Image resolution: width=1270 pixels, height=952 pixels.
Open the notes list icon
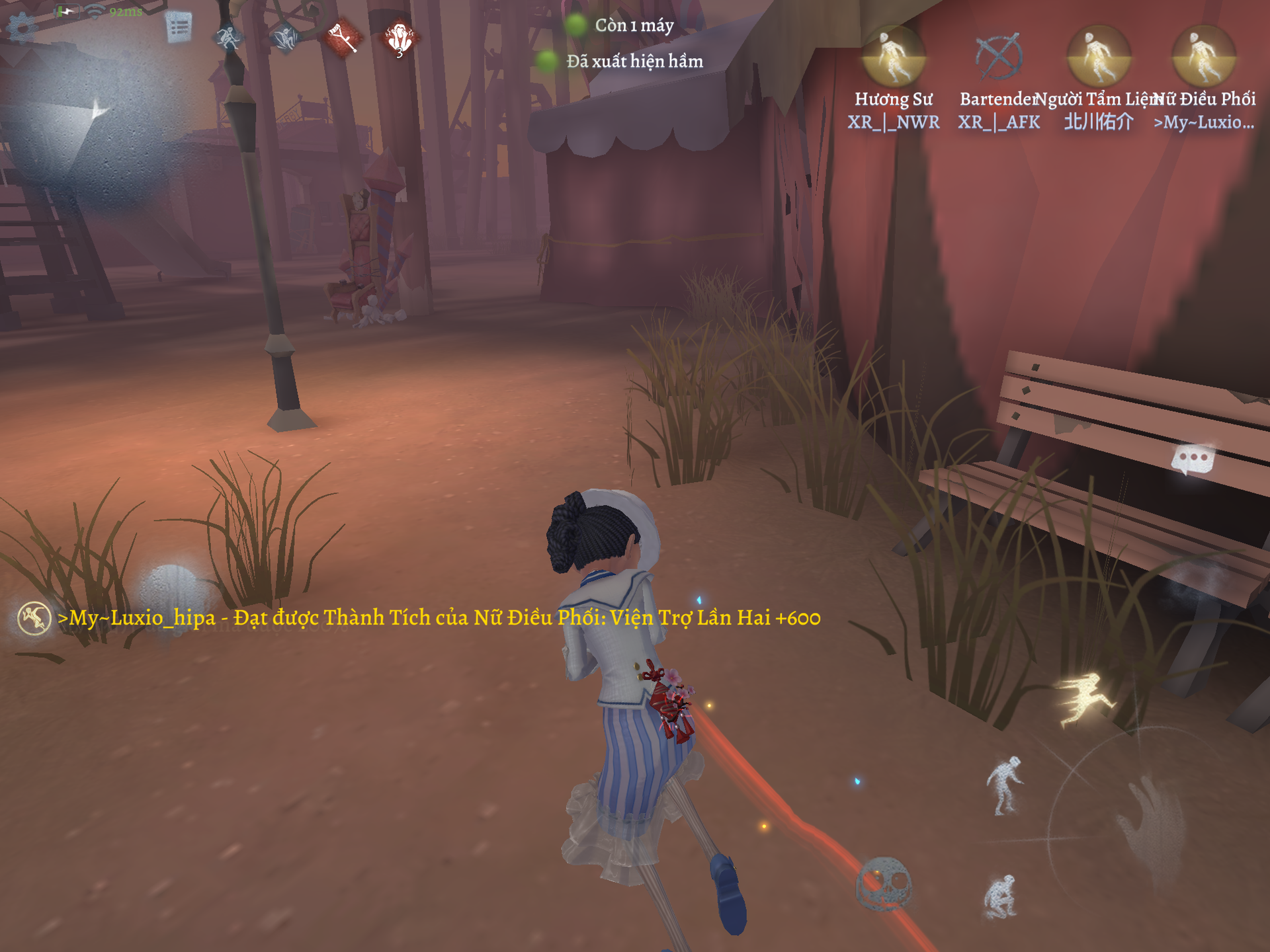click(x=179, y=28)
